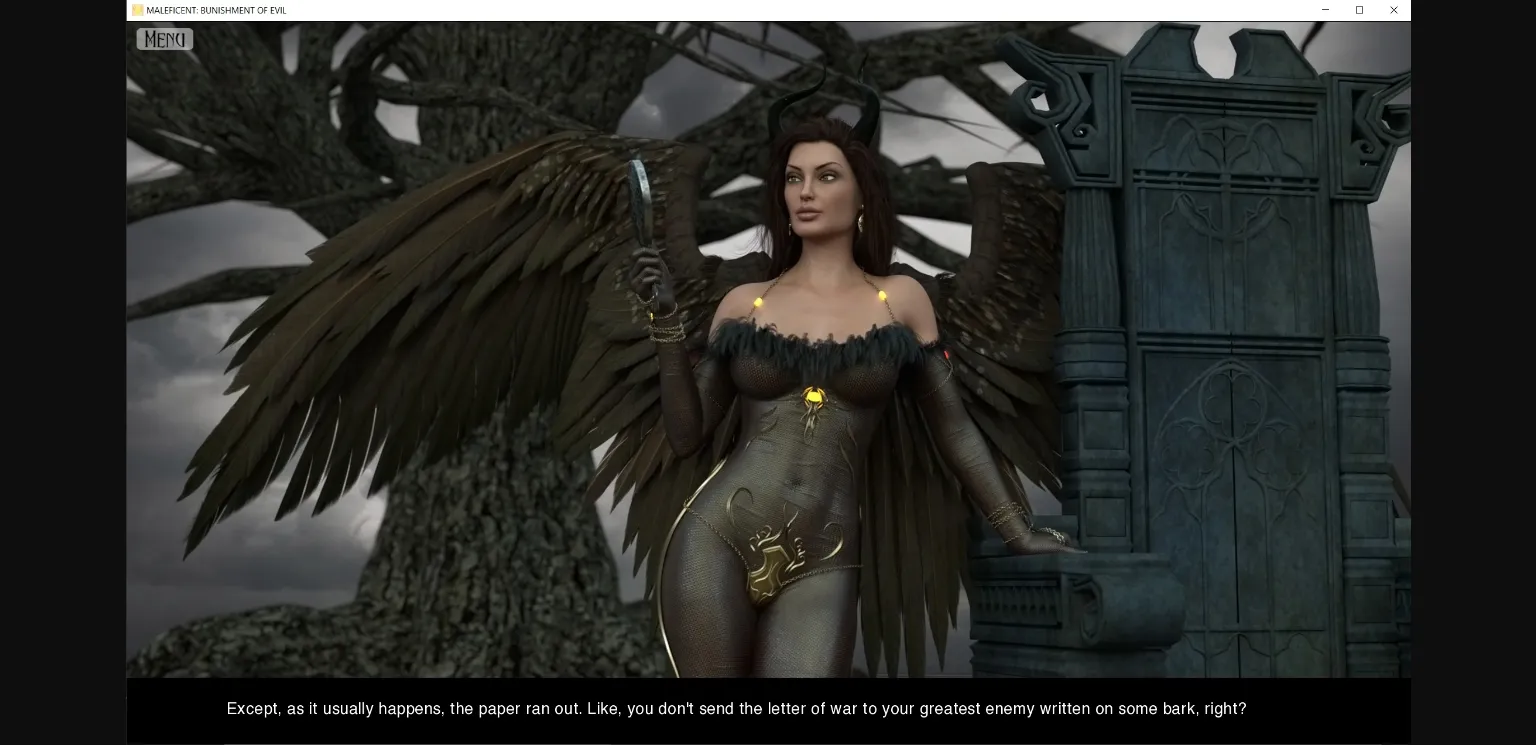This screenshot has height=745, width=1536.
Task: Click the stone throne beside Maleficent
Action: 1200,350
